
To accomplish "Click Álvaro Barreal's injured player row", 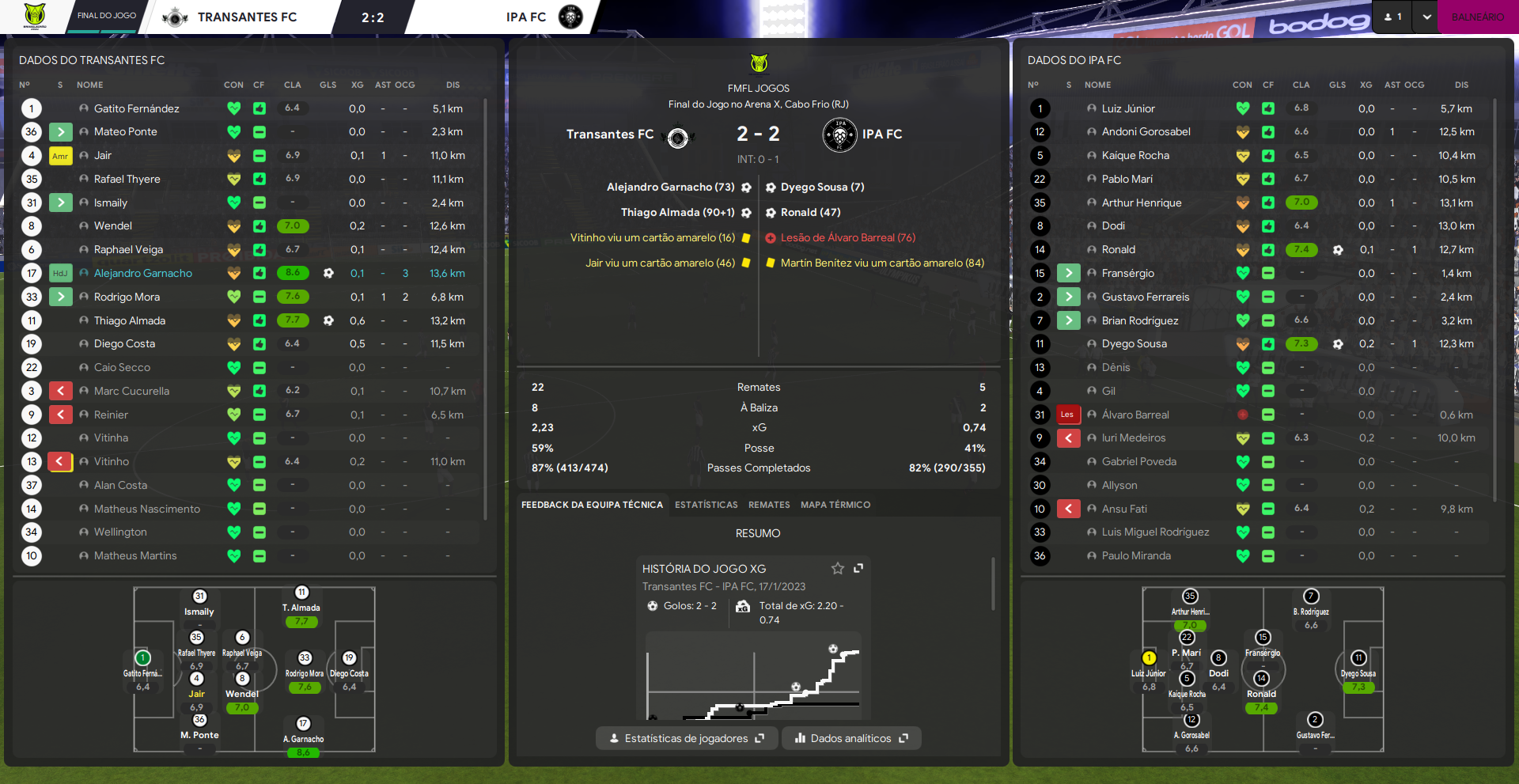I will point(1135,415).
